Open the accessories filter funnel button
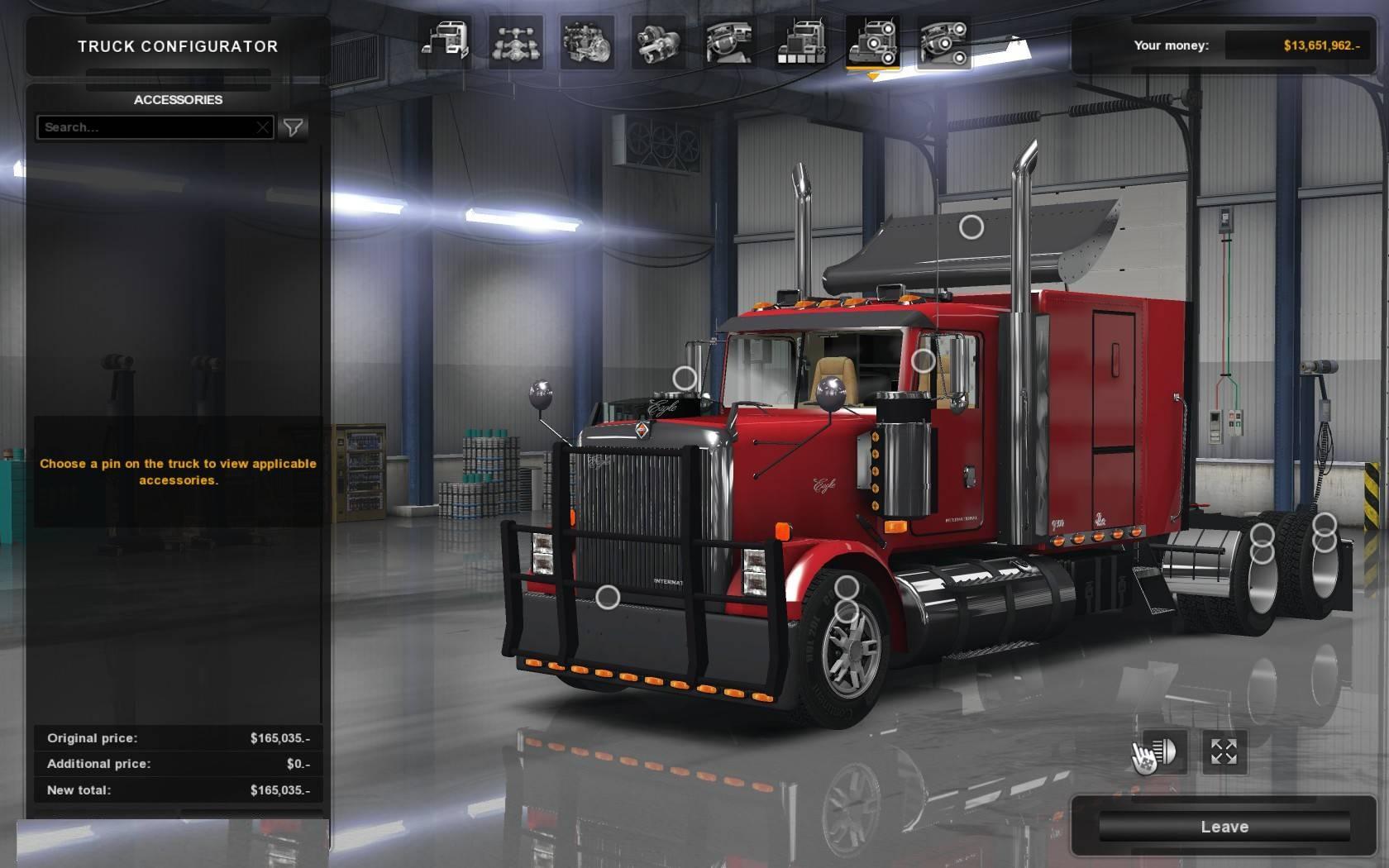1389x868 pixels. [293, 127]
